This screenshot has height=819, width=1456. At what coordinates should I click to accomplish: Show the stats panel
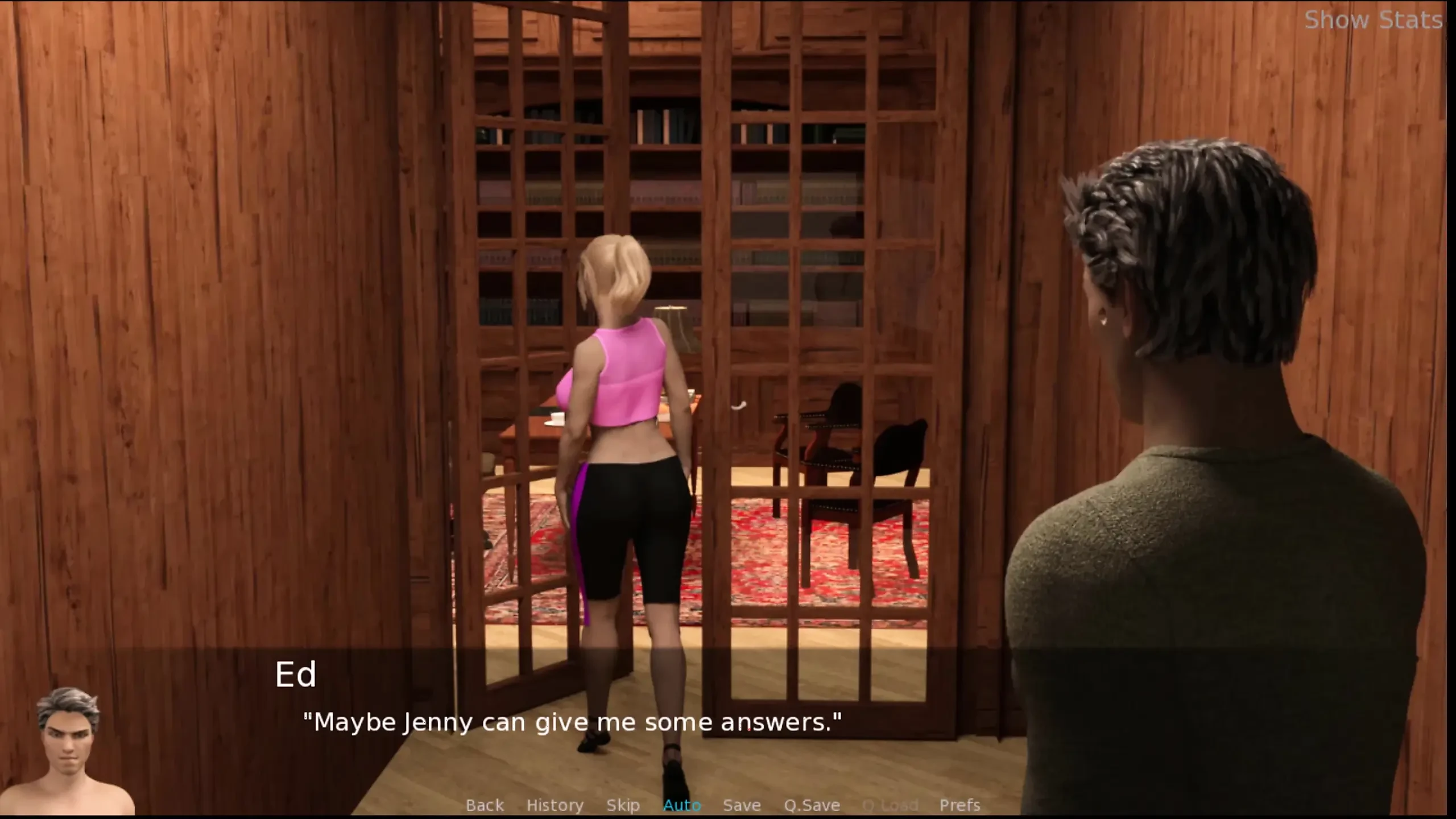pos(1372,20)
